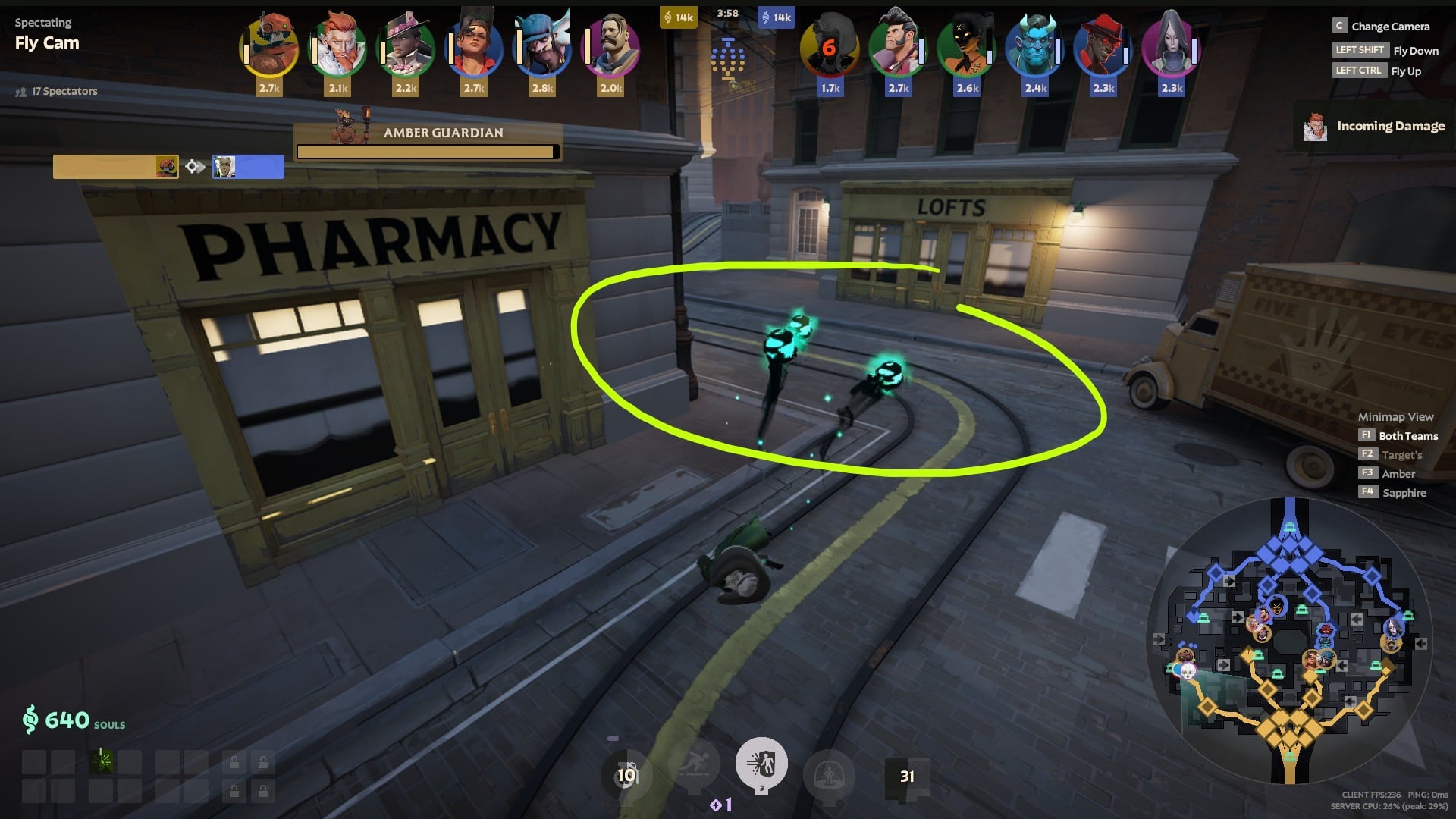Set minimap view to Target's
Screen dimensions: 1456x819
[x=1401, y=455]
